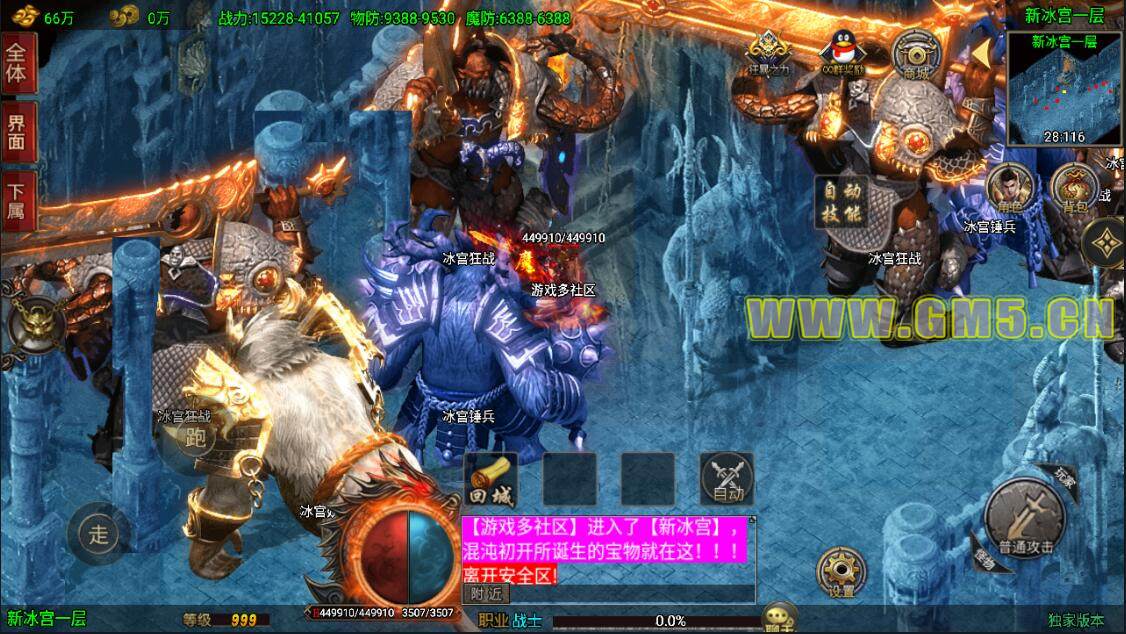
Task: Switch chat to the 附近 channel
Action: point(485,593)
